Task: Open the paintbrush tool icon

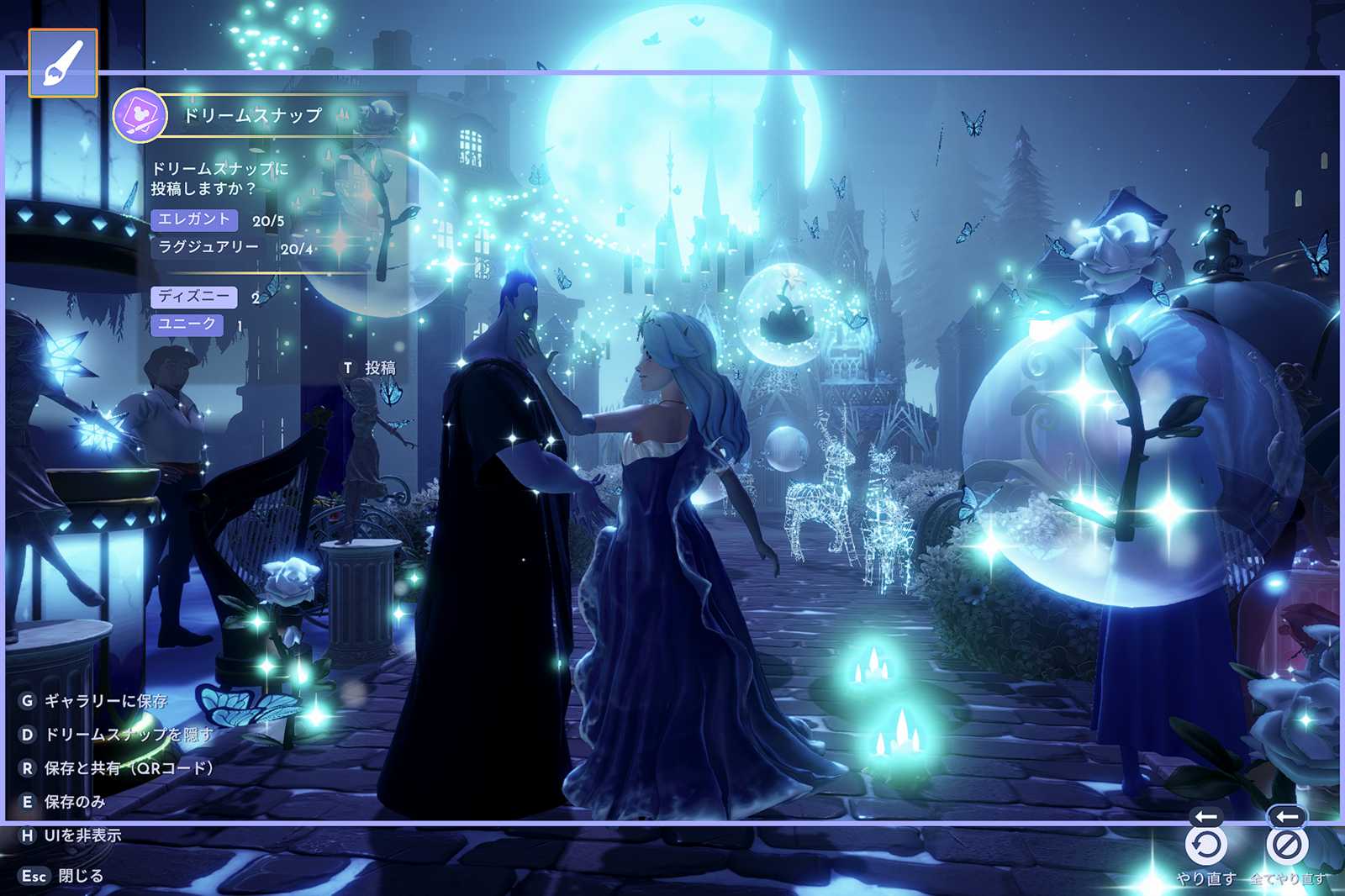Action: pos(63,63)
